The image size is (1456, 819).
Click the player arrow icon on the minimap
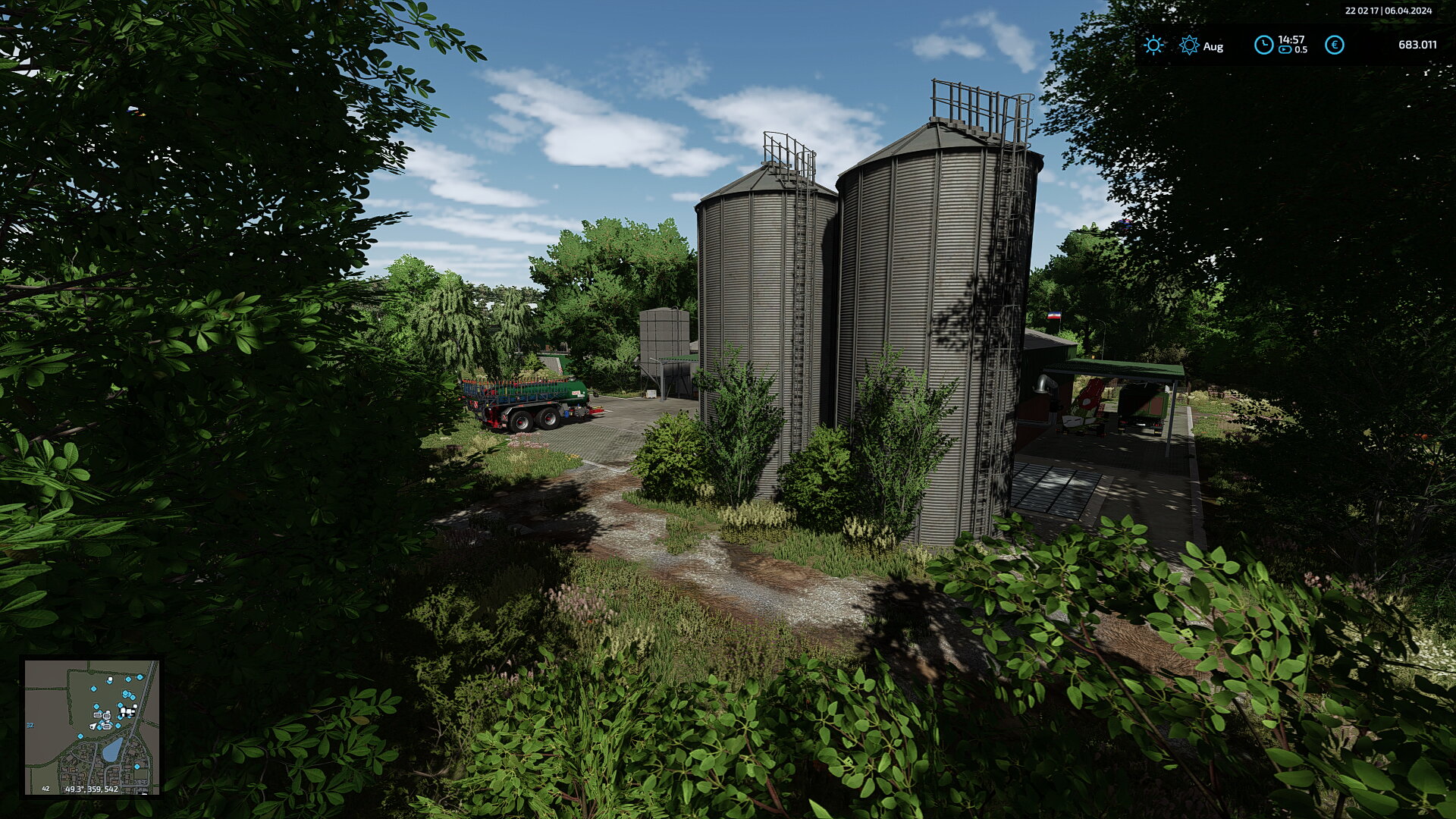(93, 726)
